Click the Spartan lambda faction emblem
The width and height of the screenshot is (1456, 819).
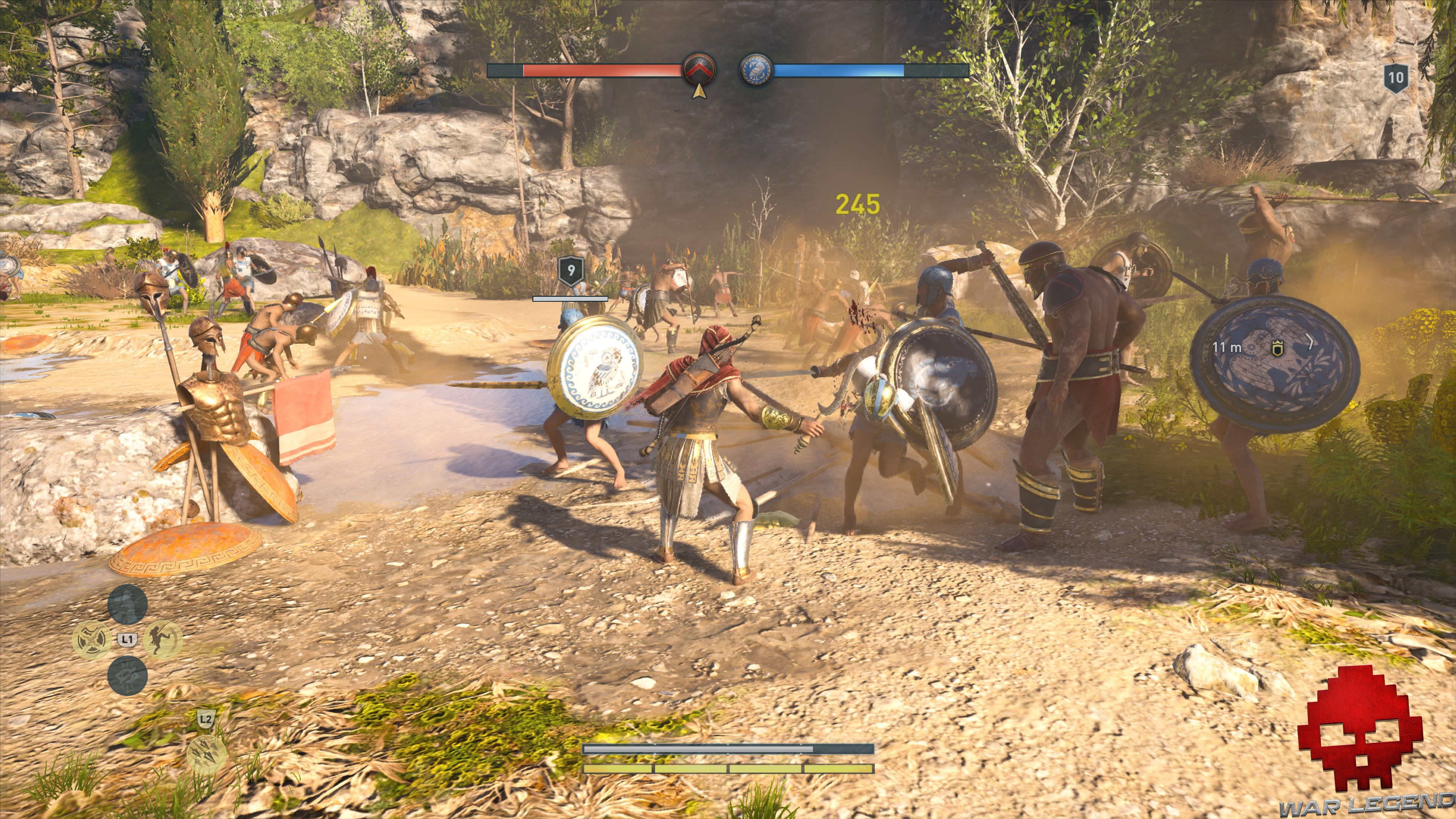click(x=699, y=70)
